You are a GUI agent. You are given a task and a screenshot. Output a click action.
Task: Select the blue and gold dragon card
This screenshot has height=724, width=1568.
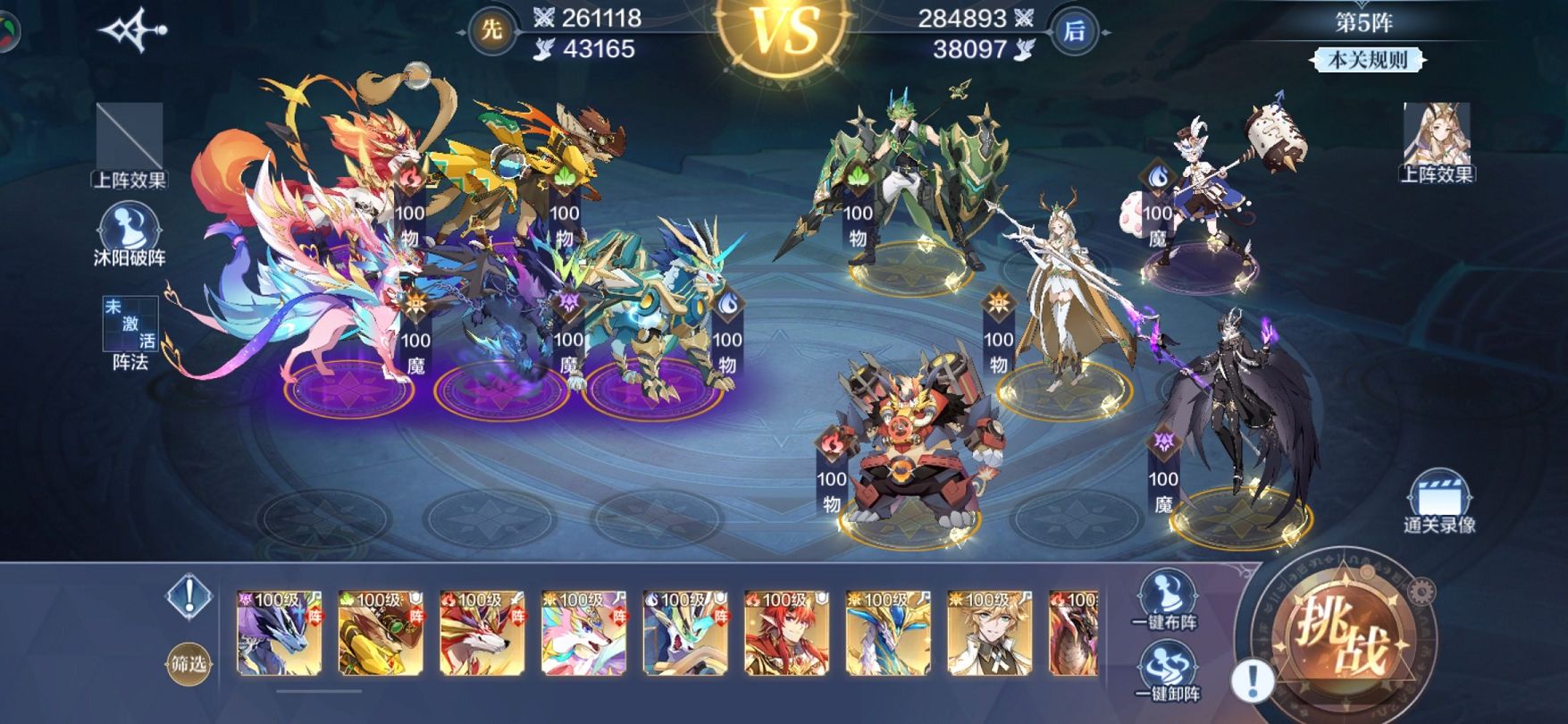[888, 632]
